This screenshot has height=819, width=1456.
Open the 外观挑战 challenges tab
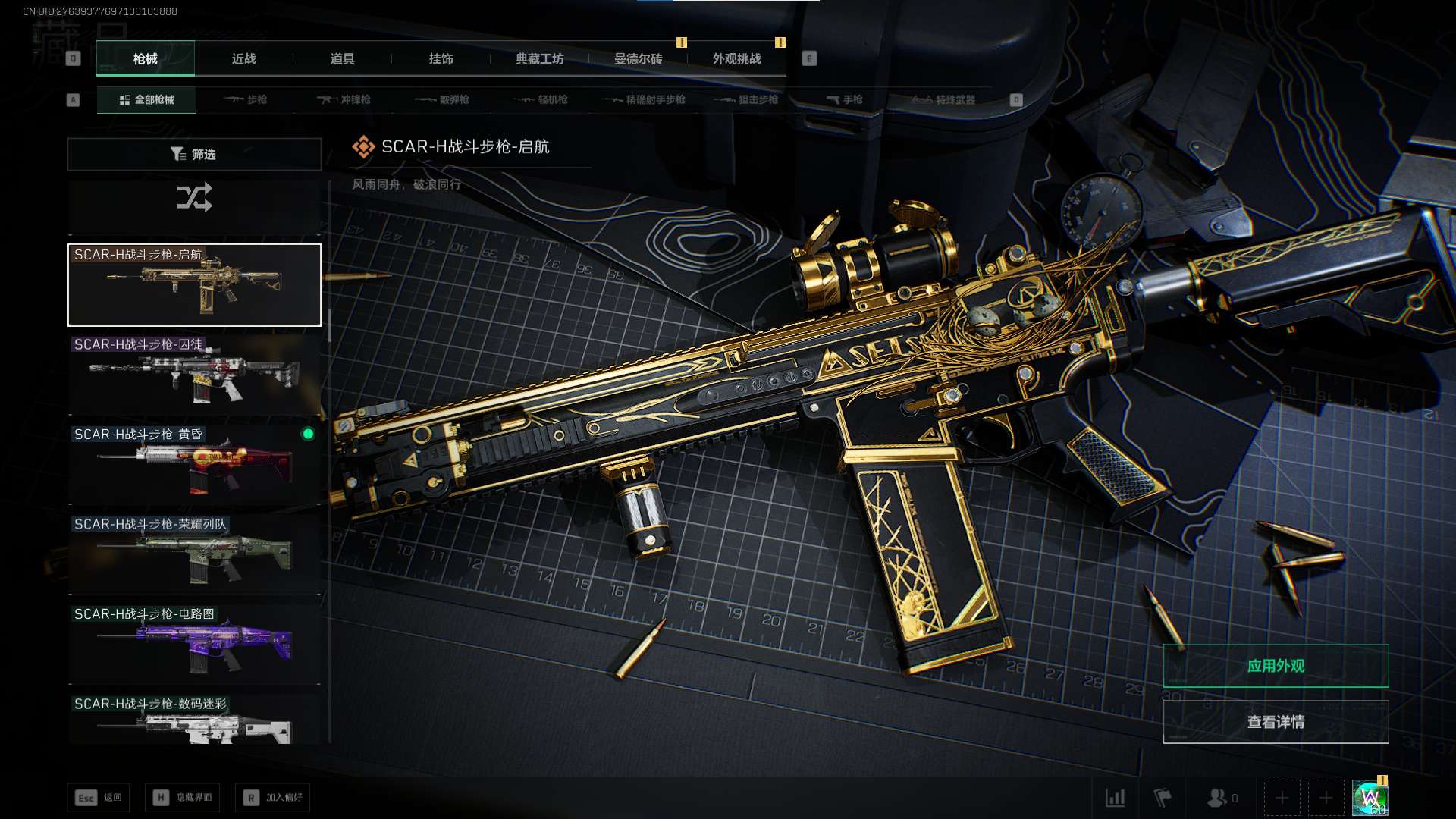point(737,58)
